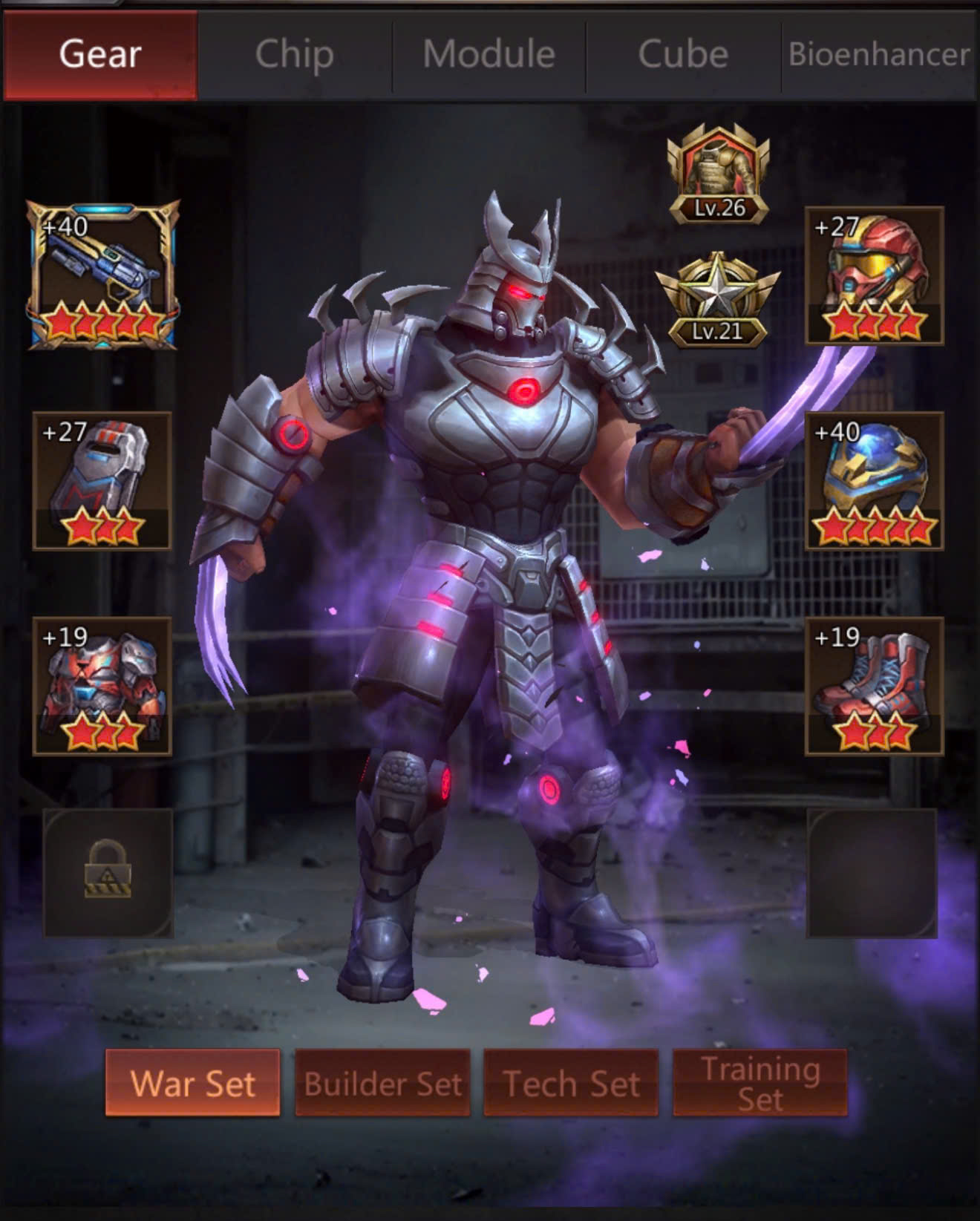Tap the Lv.21 silver star badge
Image resolution: width=980 pixels, height=1221 pixels.
(x=718, y=301)
